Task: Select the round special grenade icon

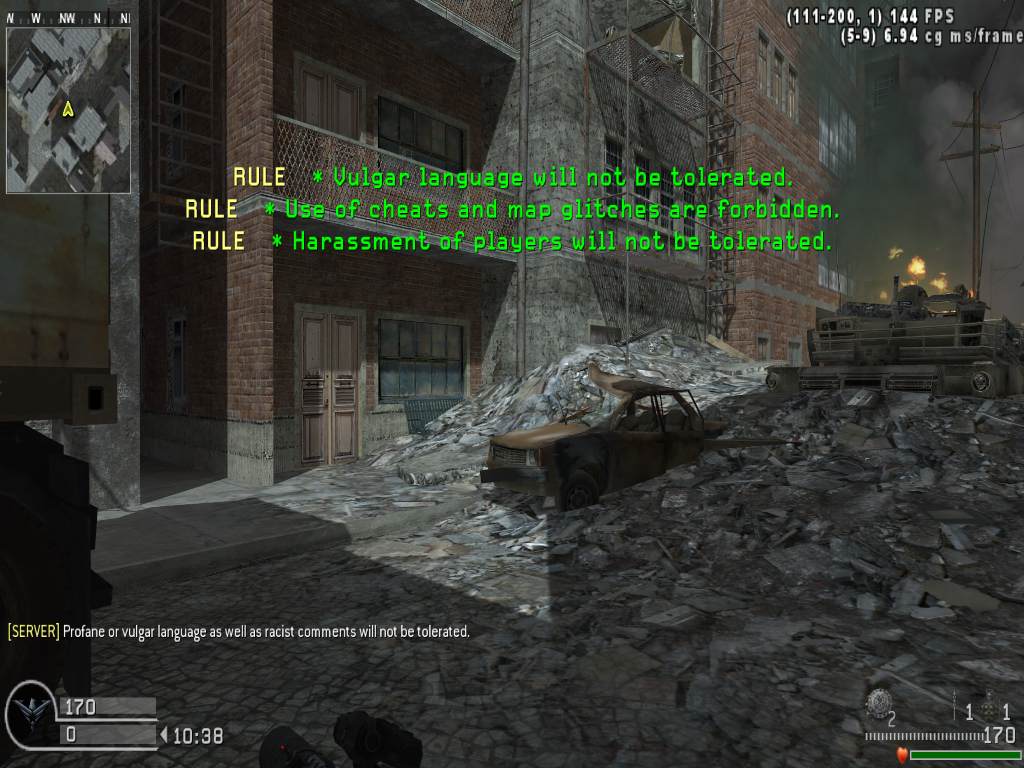Action: [877, 703]
